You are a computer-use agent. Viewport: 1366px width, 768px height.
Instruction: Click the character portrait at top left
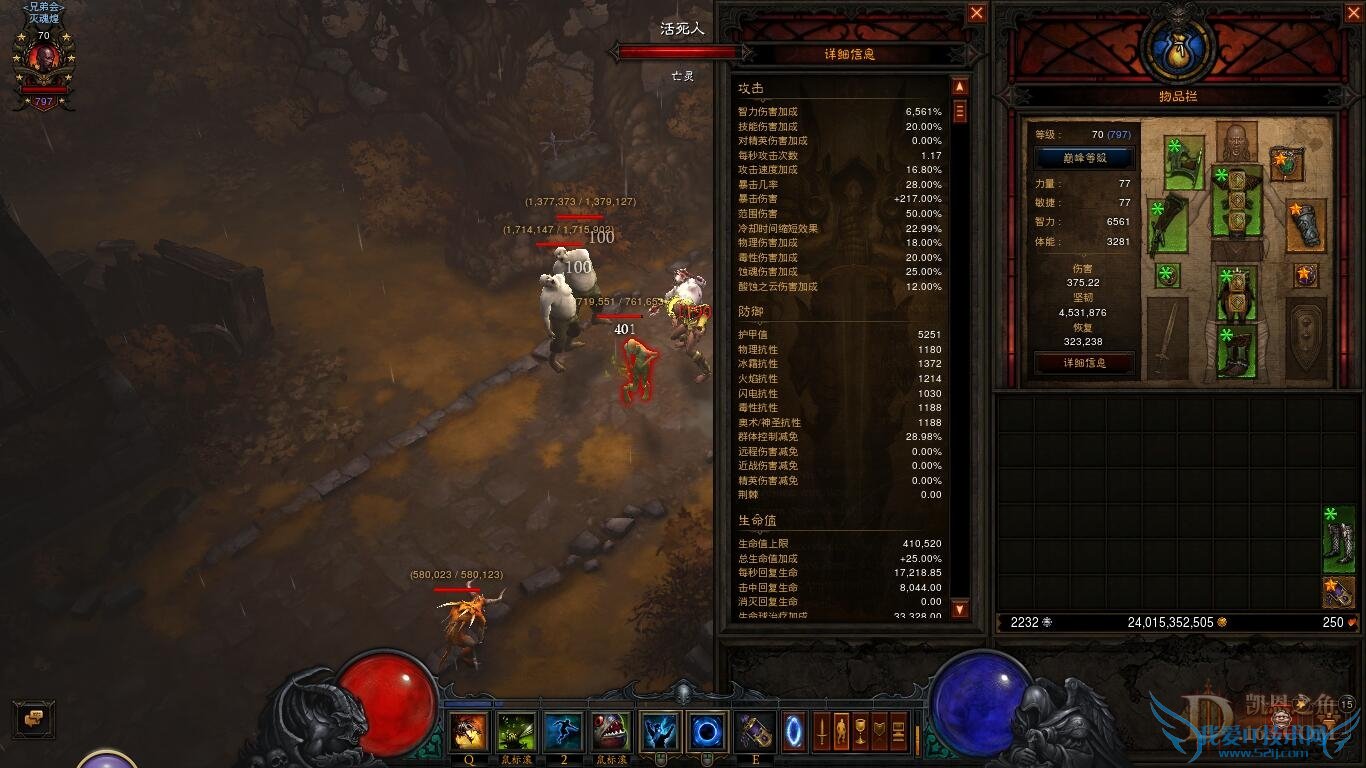coord(43,62)
